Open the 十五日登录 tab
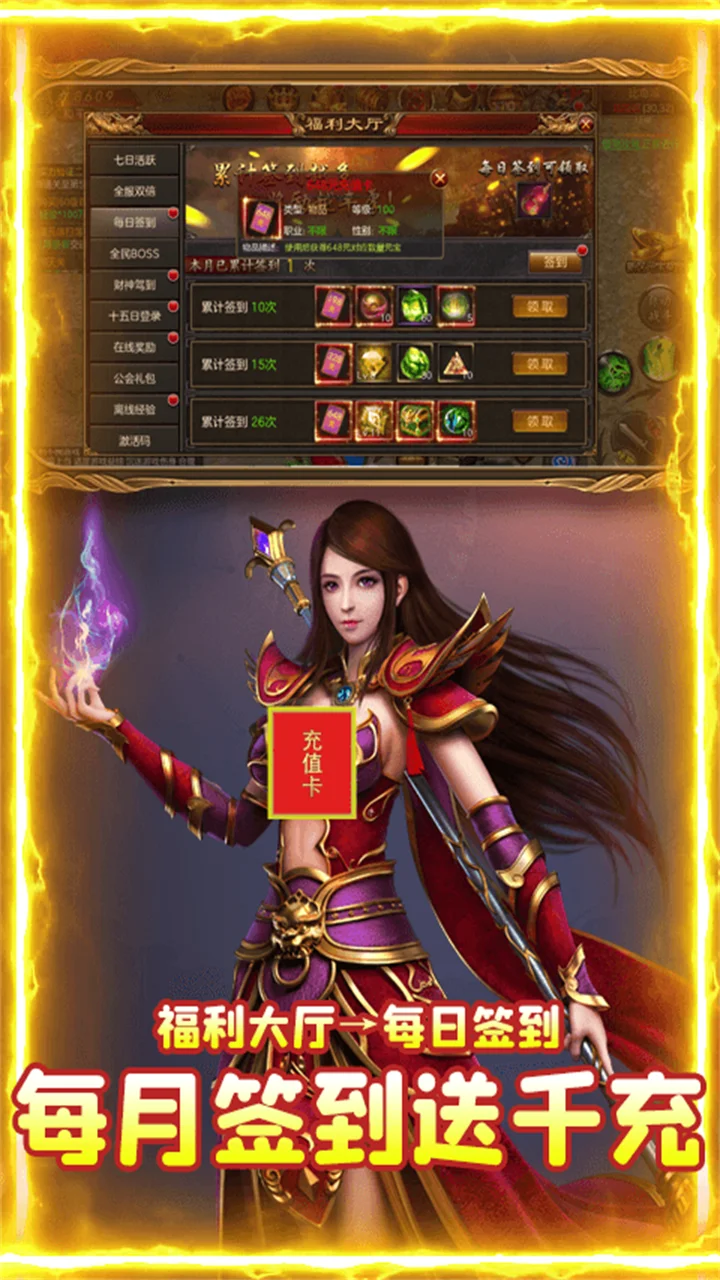The height and width of the screenshot is (1280, 720). 134,316
